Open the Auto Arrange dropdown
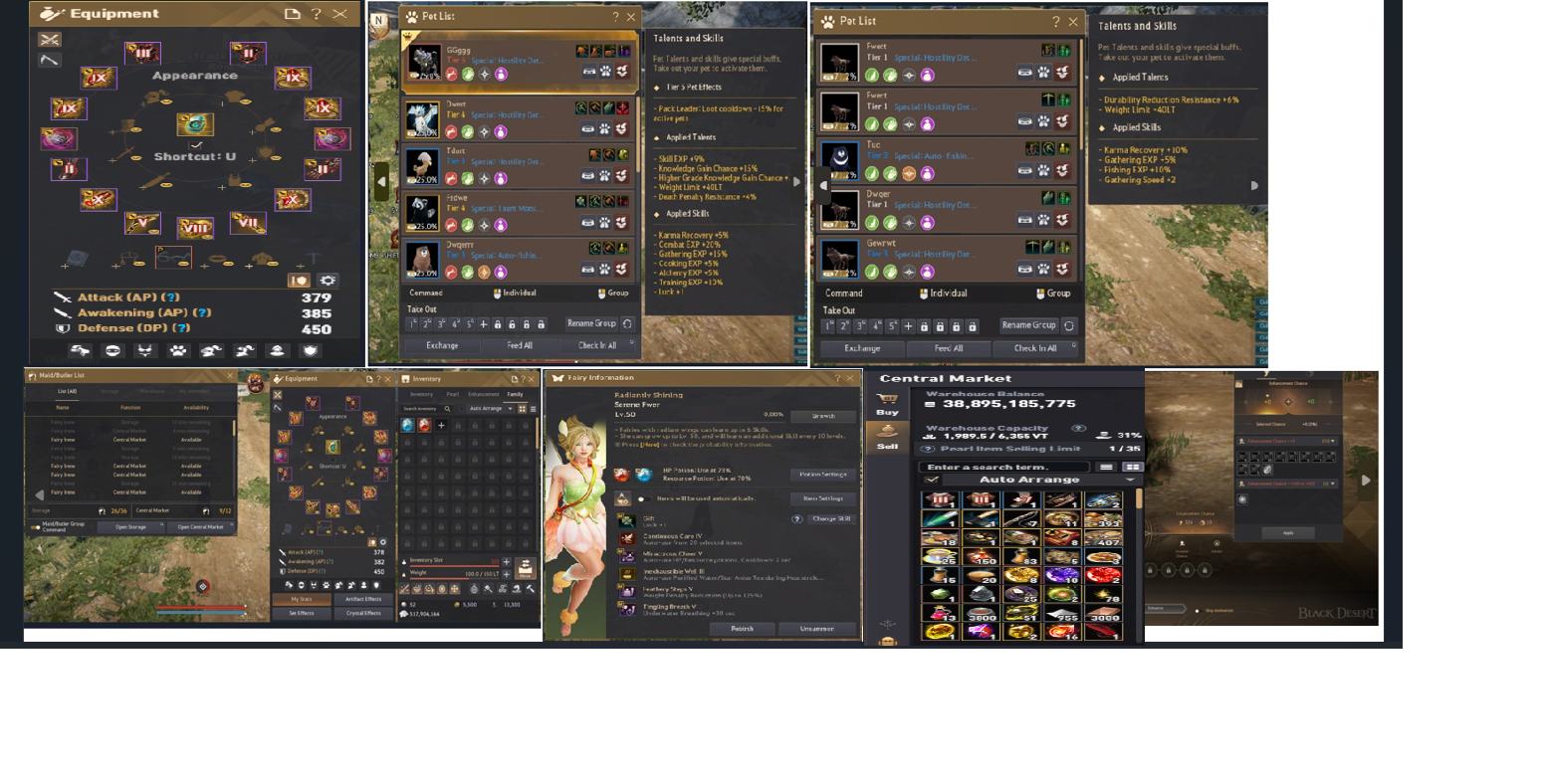This screenshot has height=784, width=1545. 1131,480
